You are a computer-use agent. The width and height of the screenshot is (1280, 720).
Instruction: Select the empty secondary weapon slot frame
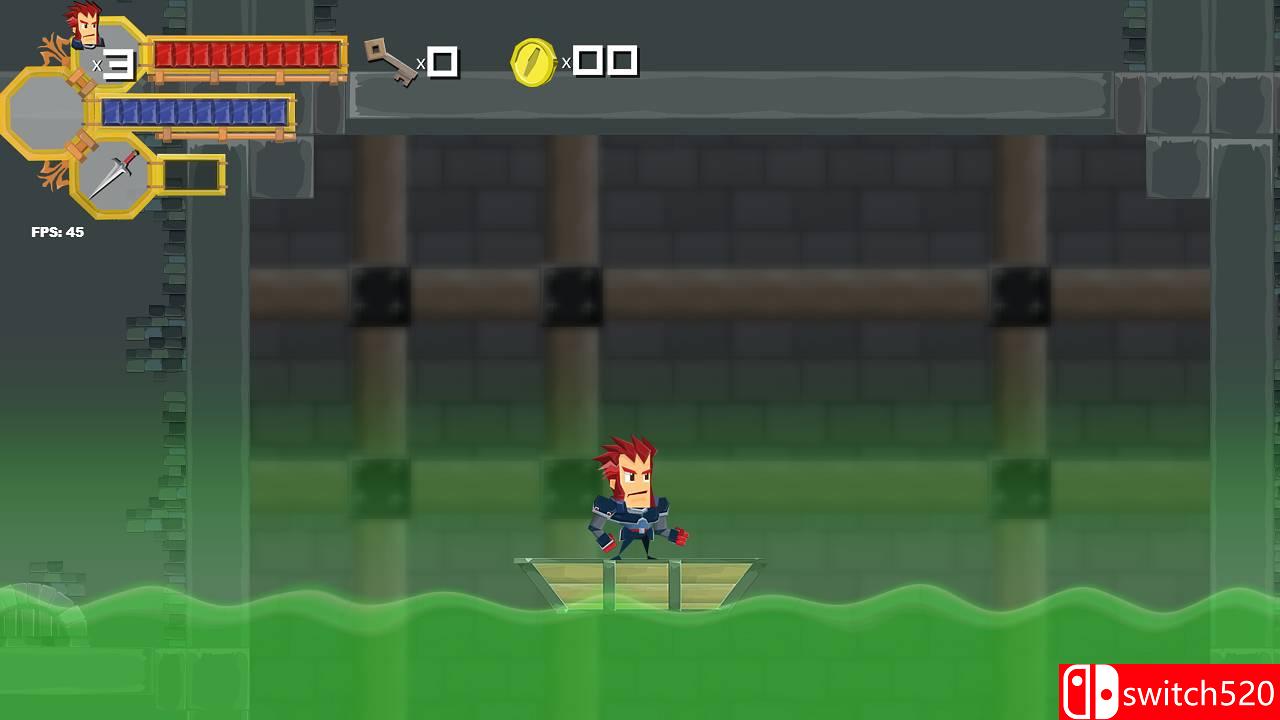click(x=190, y=172)
